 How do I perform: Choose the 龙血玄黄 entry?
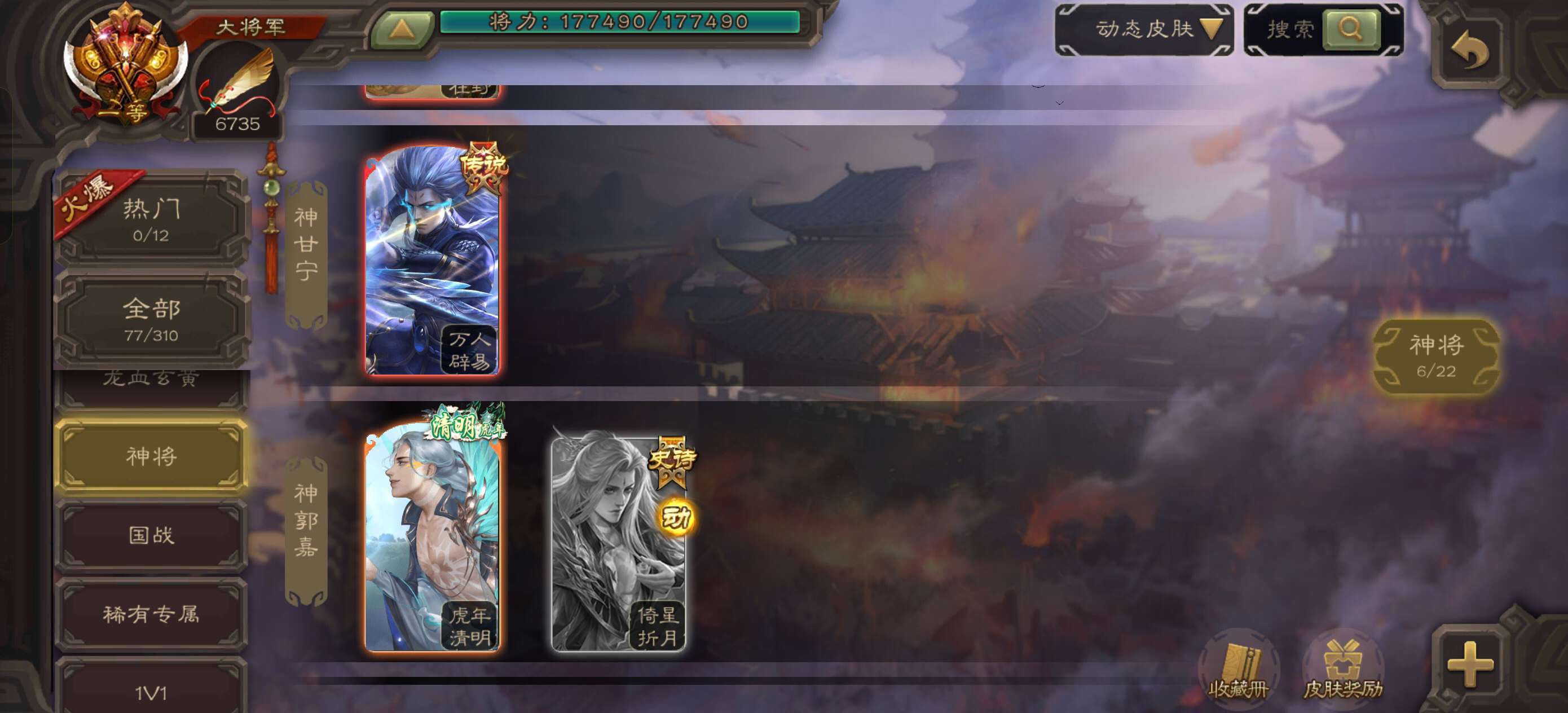point(151,377)
